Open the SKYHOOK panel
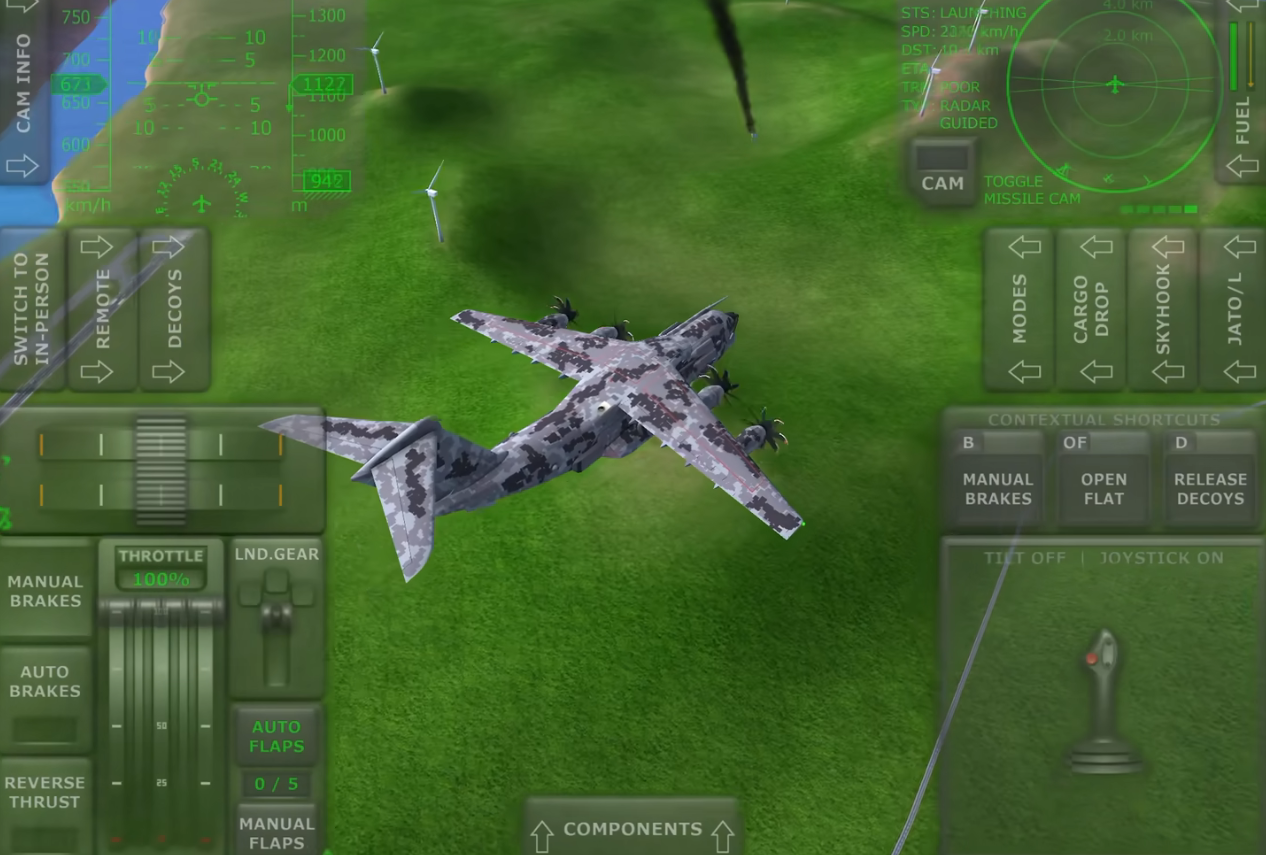The width and height of the screenshot is (1266, 855). tap(1162, 309)
